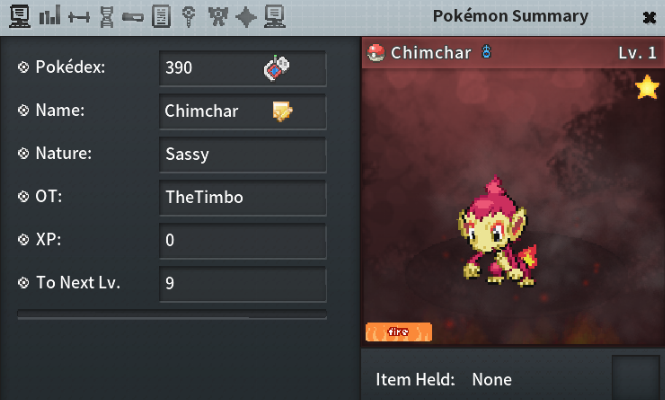
Task: Click the rename note icon next to Chimchar
Action: (282, 111)
